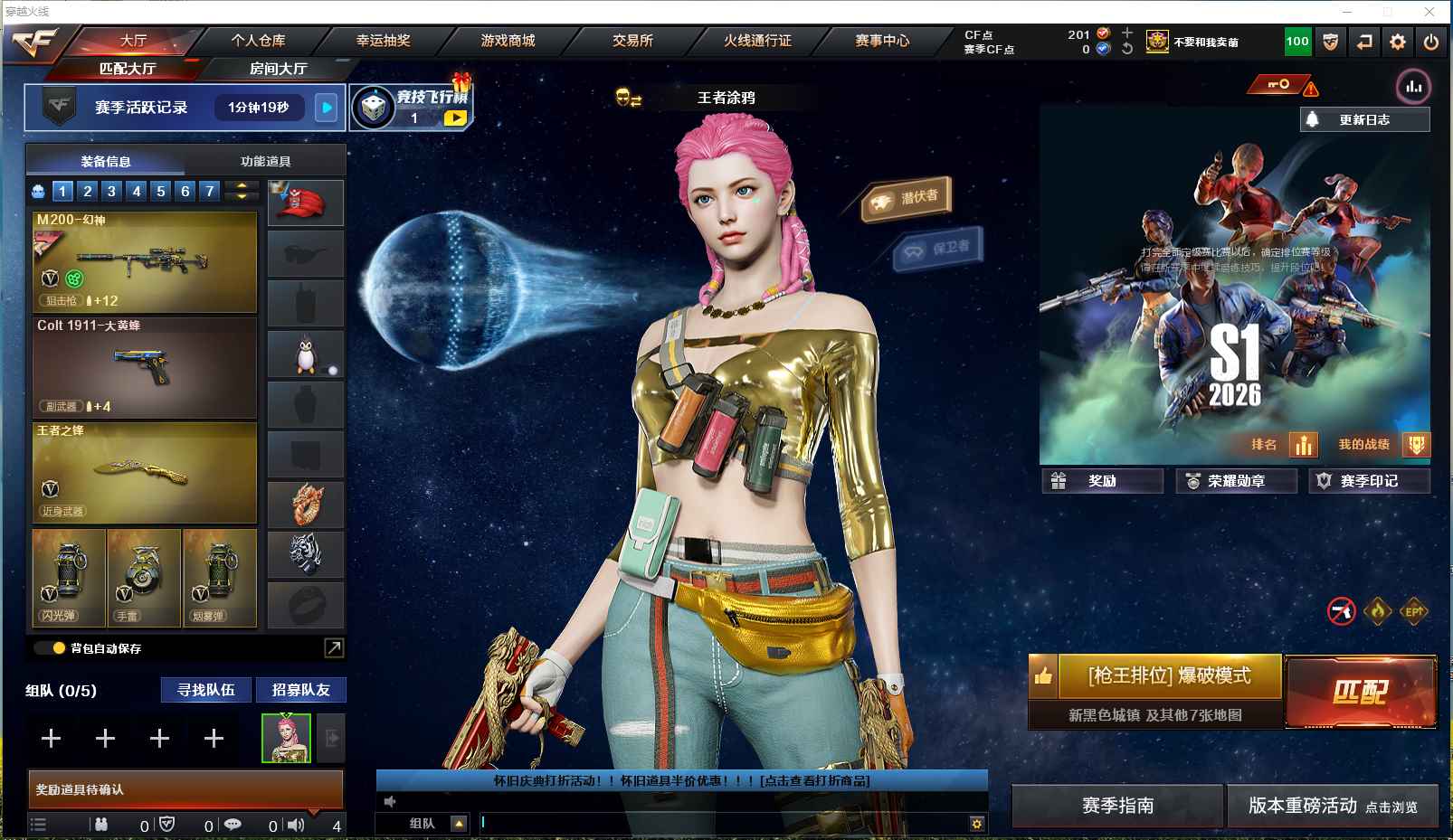Open the 赛季指南 season guide

tap(1117, 806)
